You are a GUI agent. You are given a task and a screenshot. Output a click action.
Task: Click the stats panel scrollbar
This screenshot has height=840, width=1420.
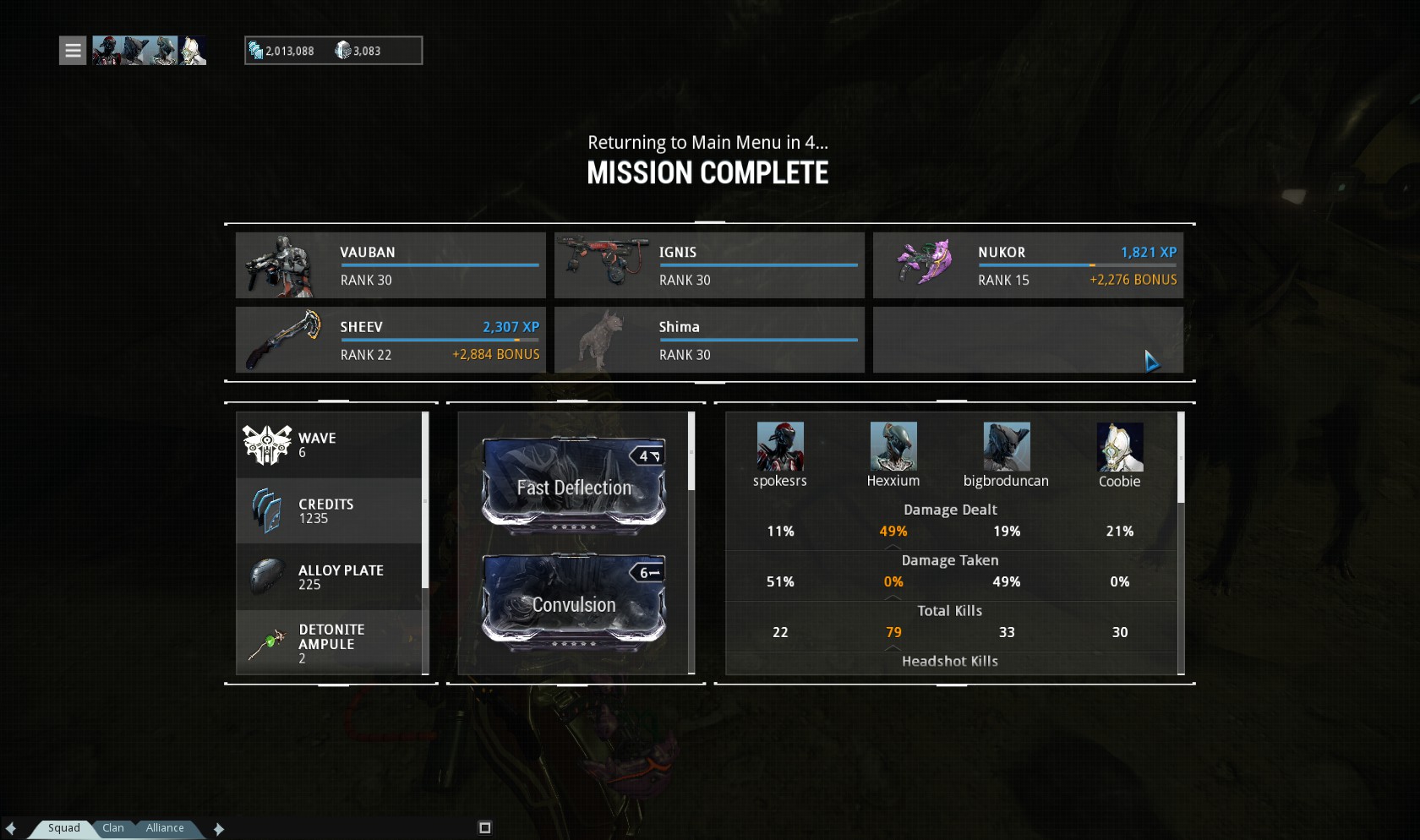click(1181, 458)
